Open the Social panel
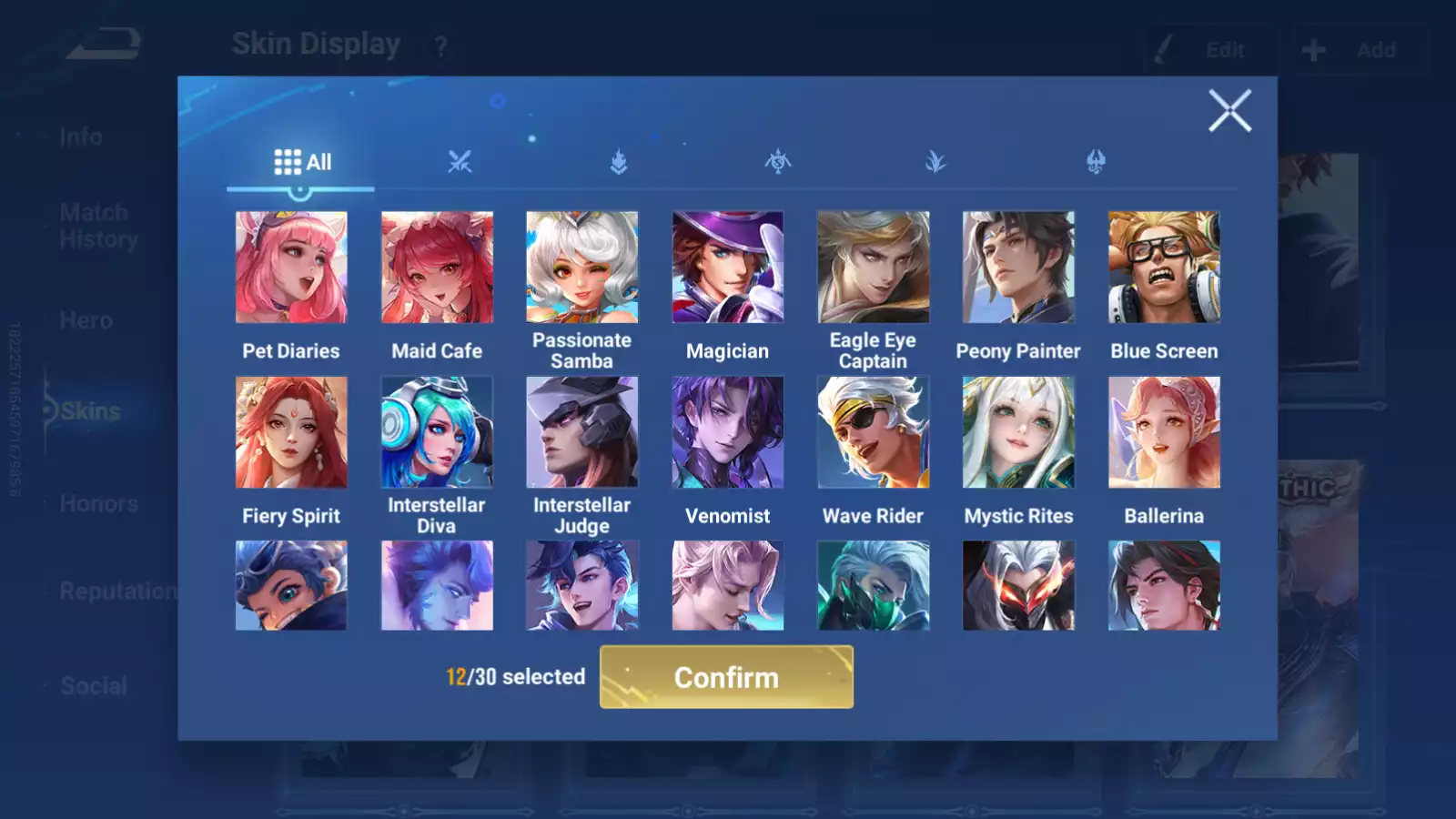Image resolution: width=1456 pixels, height=819 pixels. pyautogui.click(x=94, y=685)
